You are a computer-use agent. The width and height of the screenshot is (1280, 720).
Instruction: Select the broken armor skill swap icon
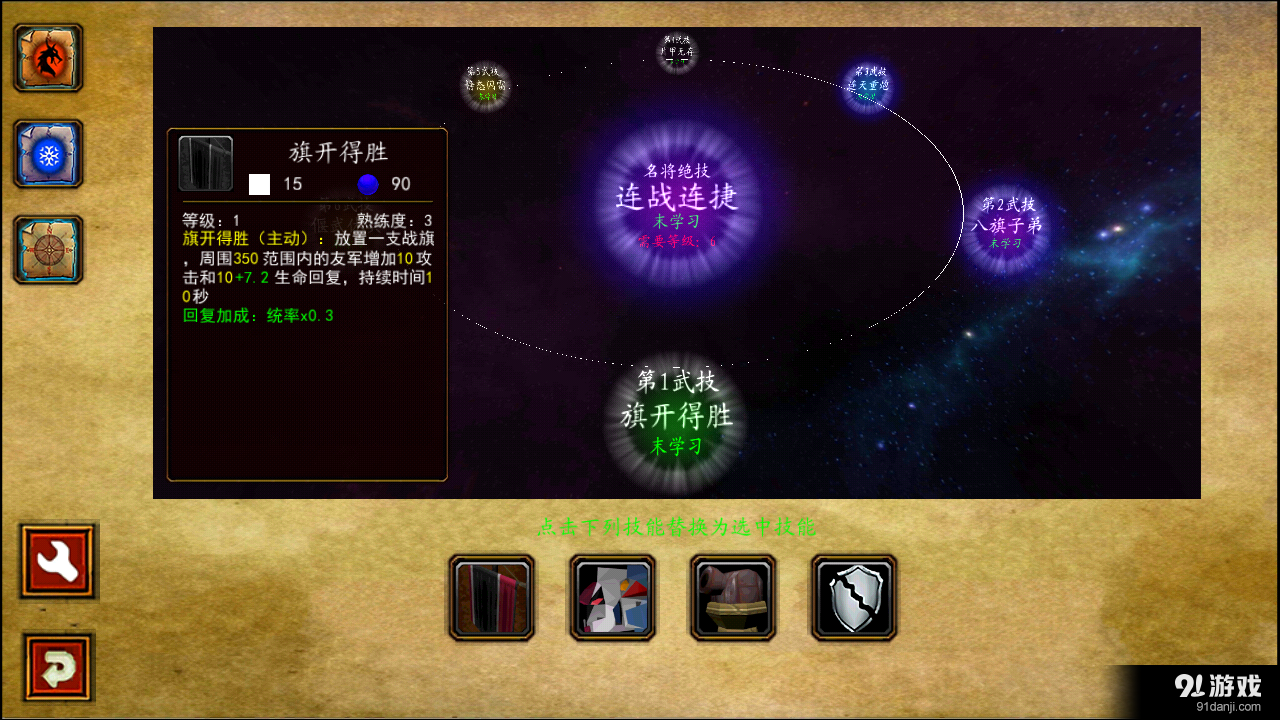point(612,597)
